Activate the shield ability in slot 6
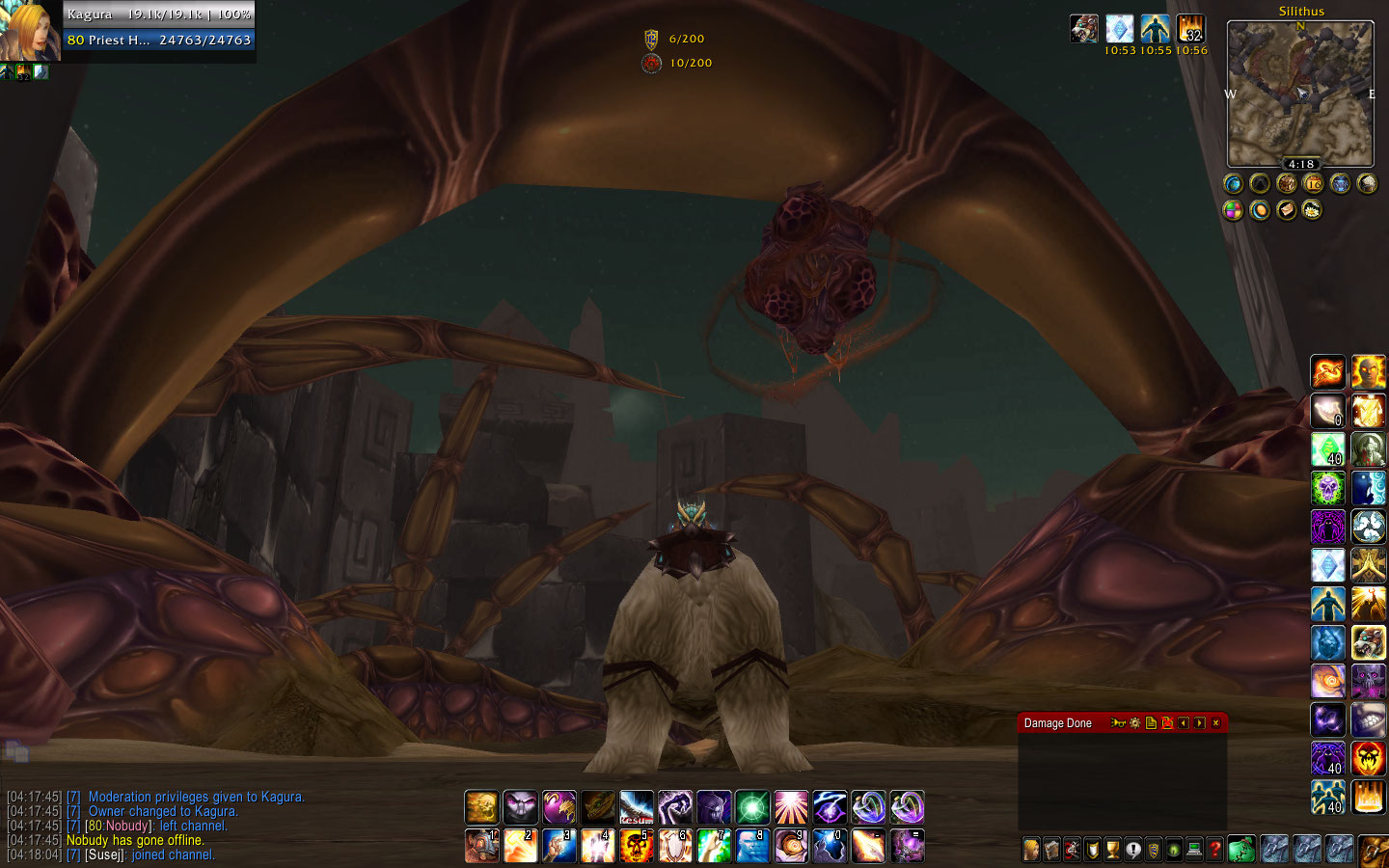This screenshot has width=1389, height=868. pos(675,846)
